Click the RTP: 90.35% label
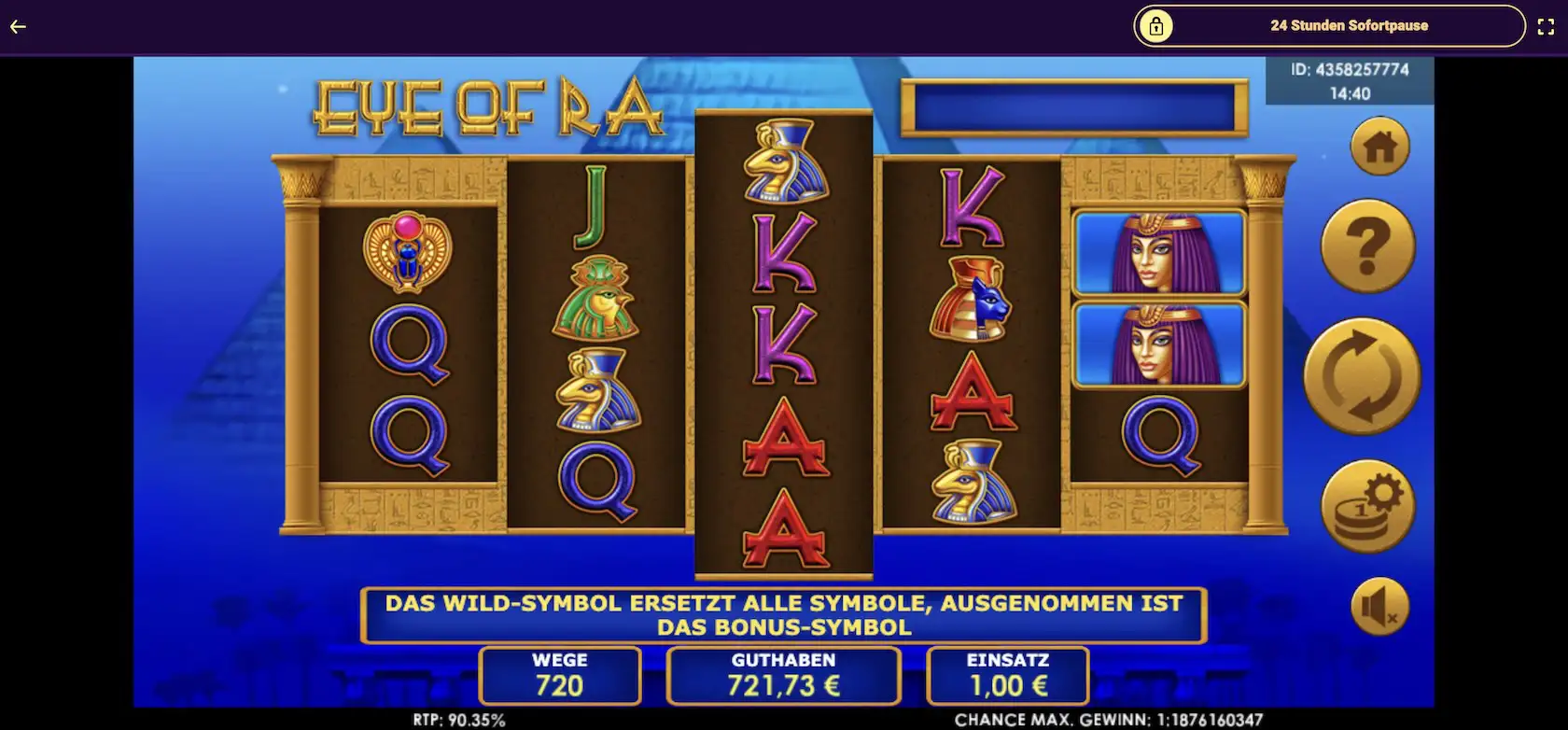This screenshot has height=730, width=1568. coord(458,720)
